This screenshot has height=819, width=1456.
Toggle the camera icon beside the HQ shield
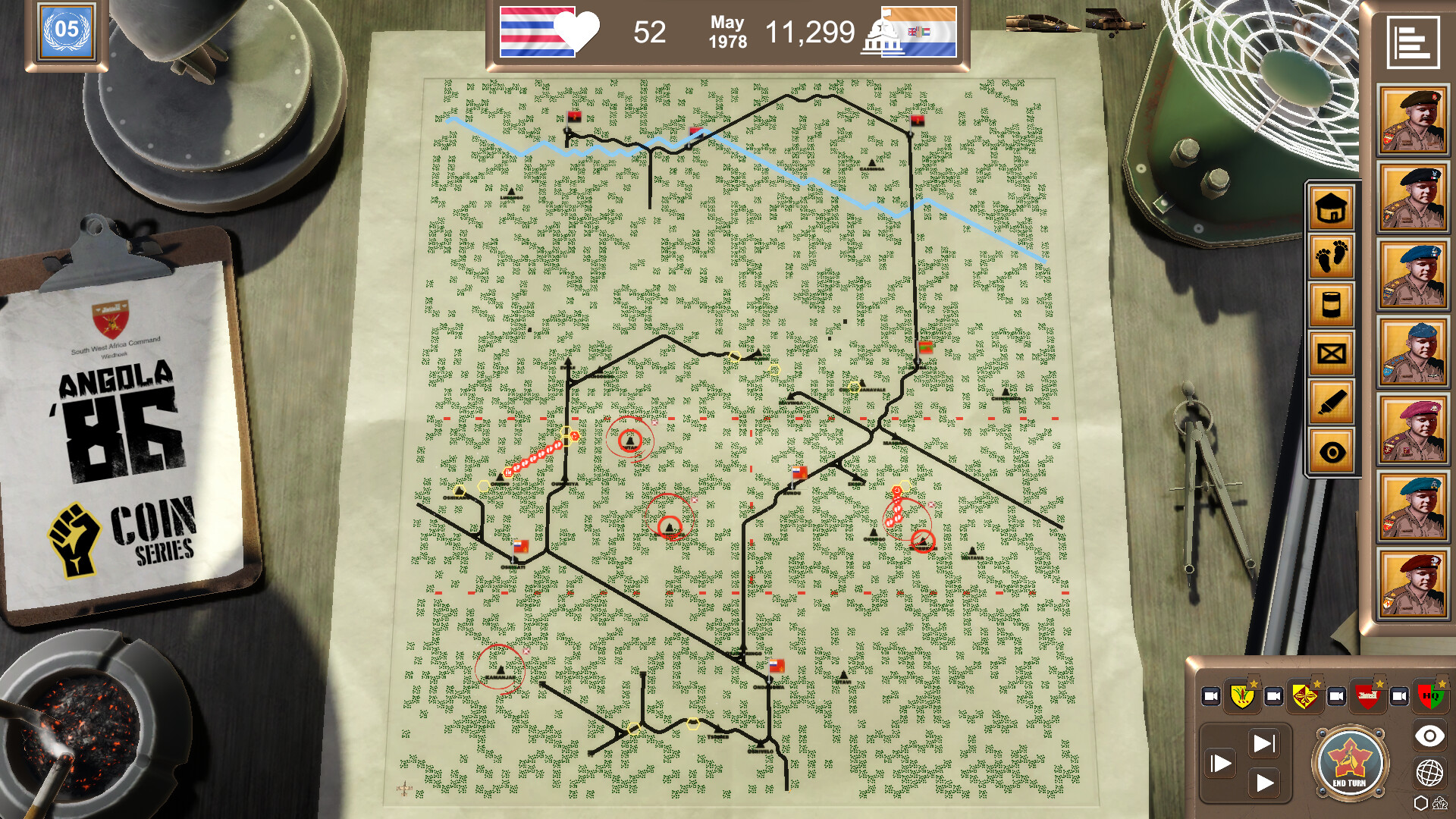pyautogui.click(x=1399, y=695)
